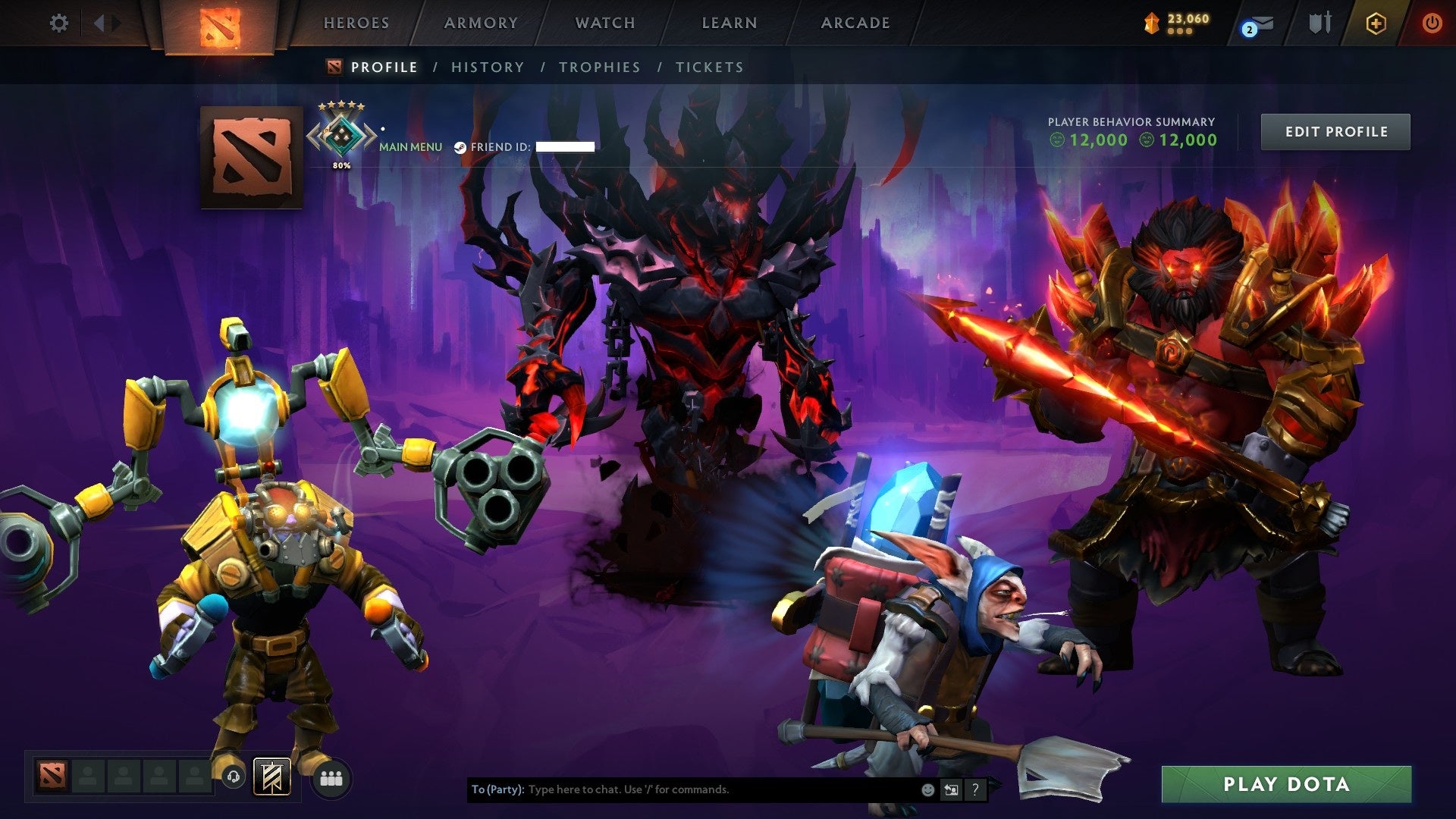Viewport: 1456px width, 819px height.
Task: Switch to the TROPHIES tab
Action: [599, 67]
